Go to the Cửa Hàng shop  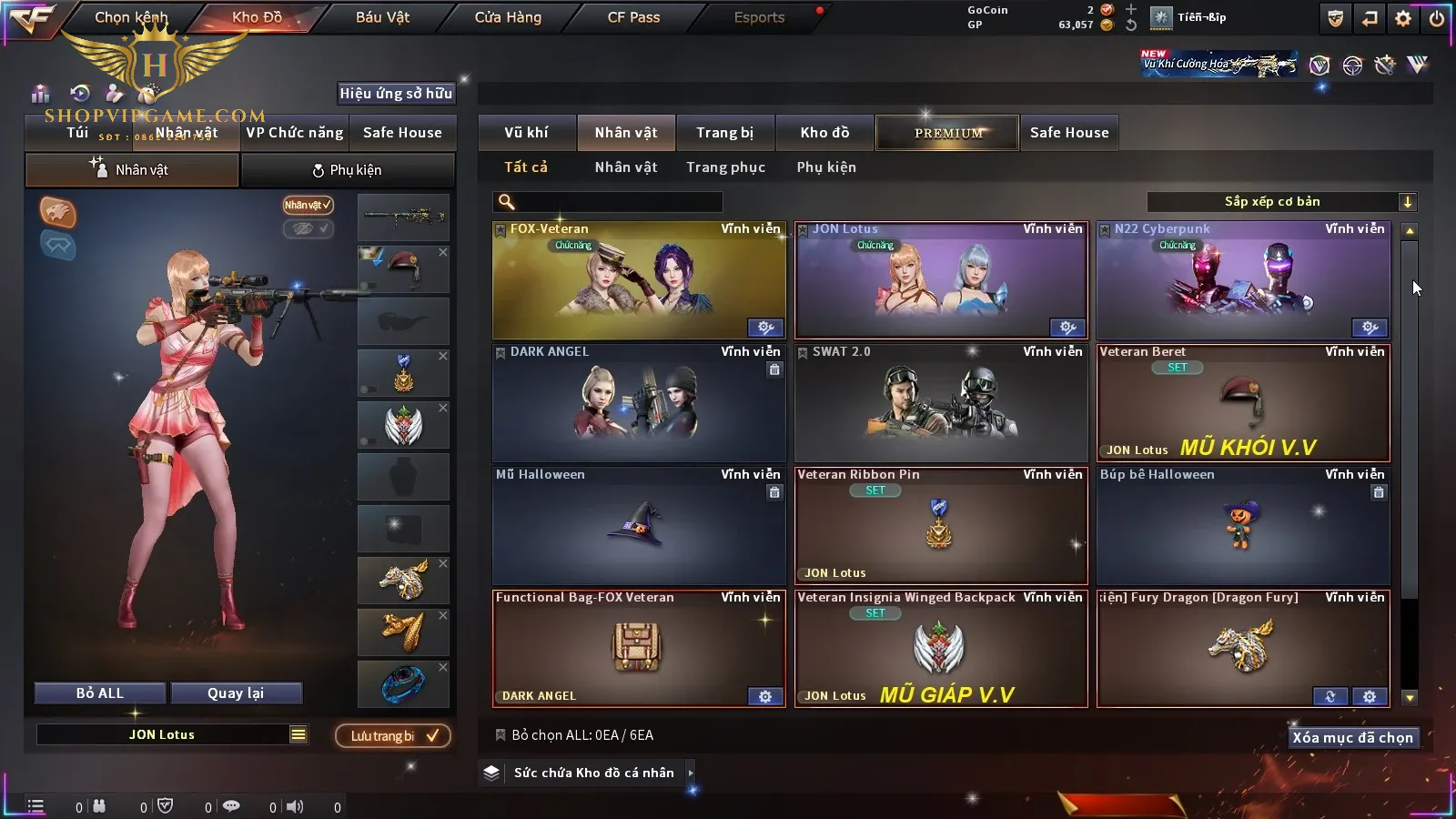(x=508, y=17)
